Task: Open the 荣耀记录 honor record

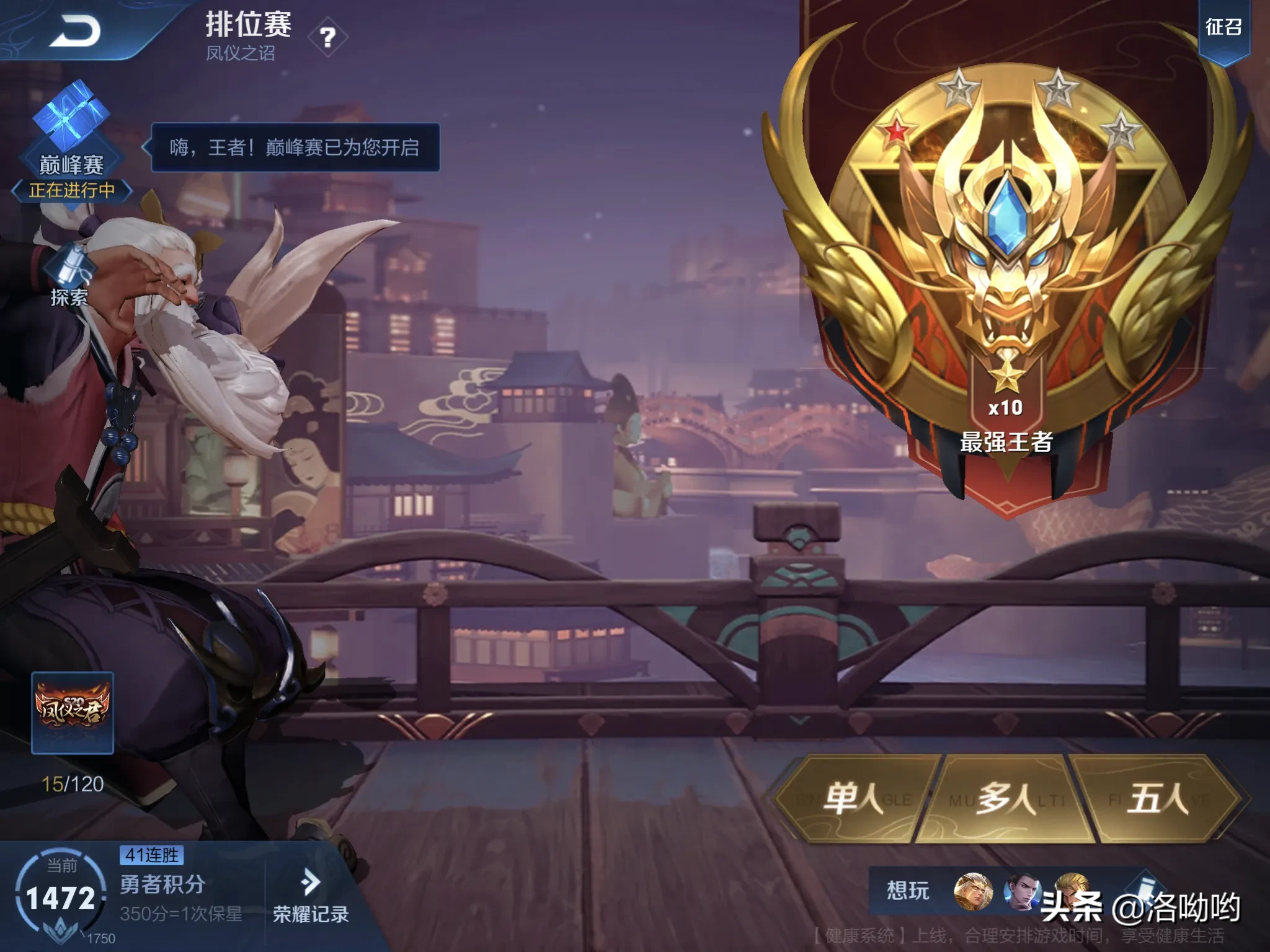Action: [310, 897]
